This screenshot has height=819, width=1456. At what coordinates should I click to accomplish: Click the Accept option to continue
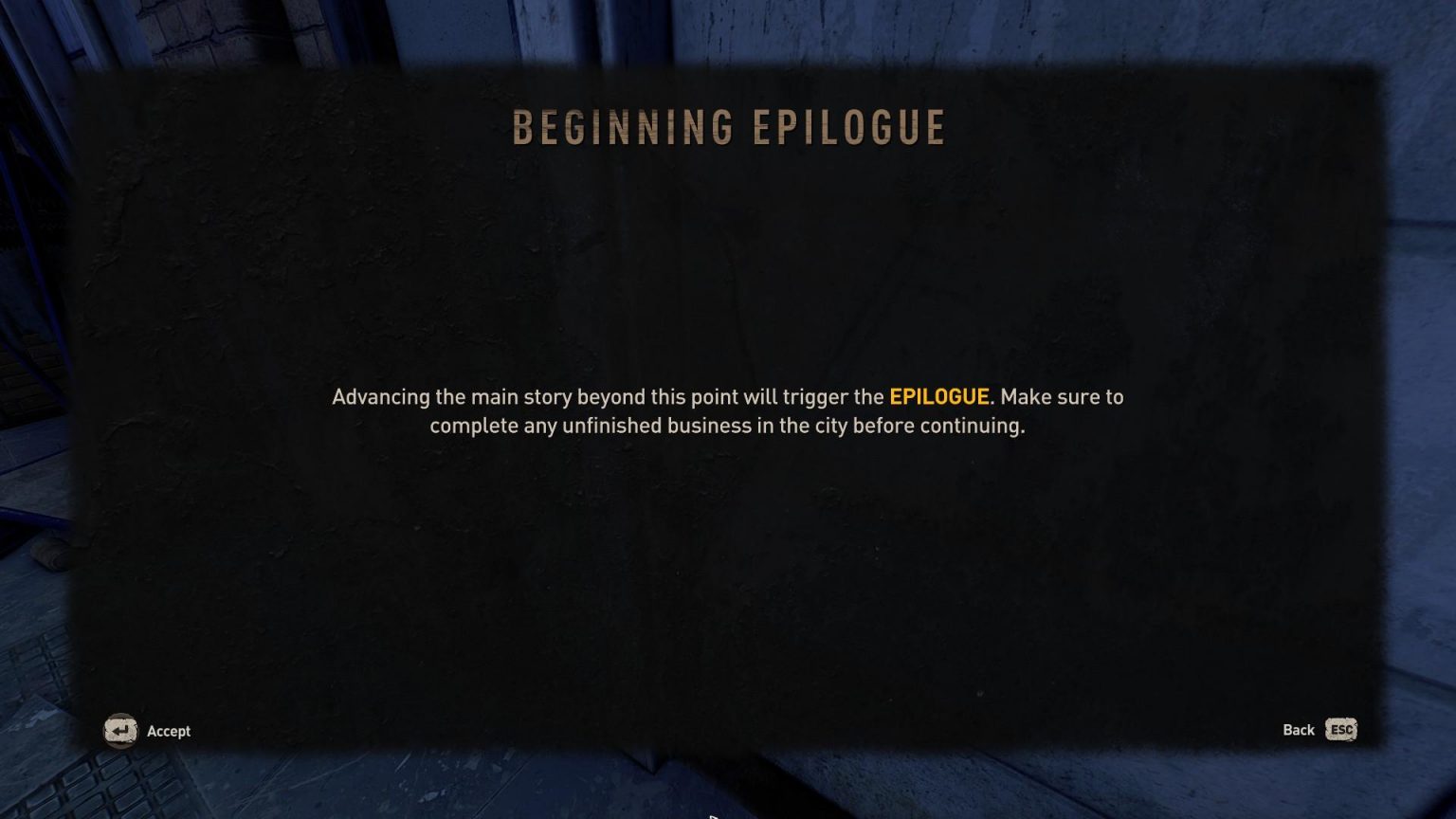pos(168,731)
